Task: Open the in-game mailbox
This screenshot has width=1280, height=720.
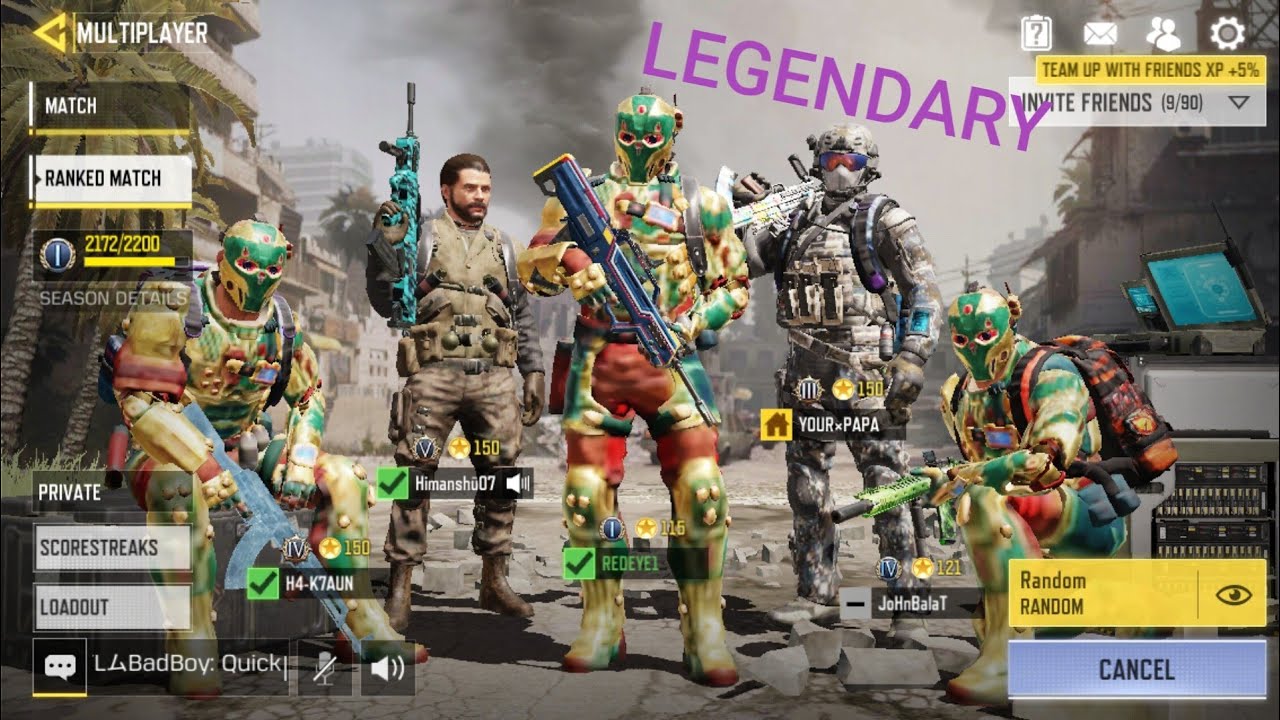Action: (x=1099, y=33)
